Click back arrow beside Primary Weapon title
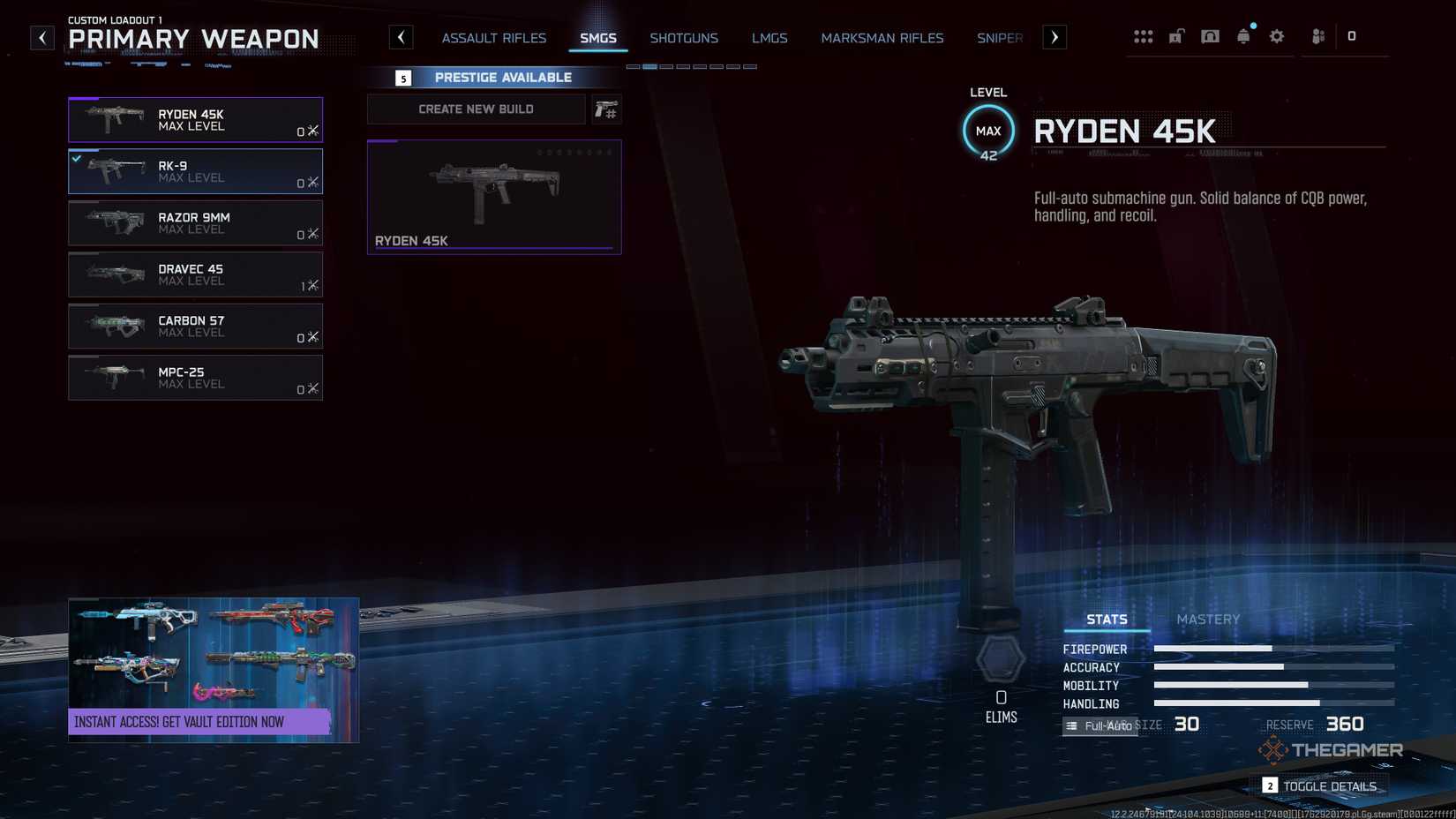Screen dimensions: 1456x819 pyautogui.click(x=41, y=37)
